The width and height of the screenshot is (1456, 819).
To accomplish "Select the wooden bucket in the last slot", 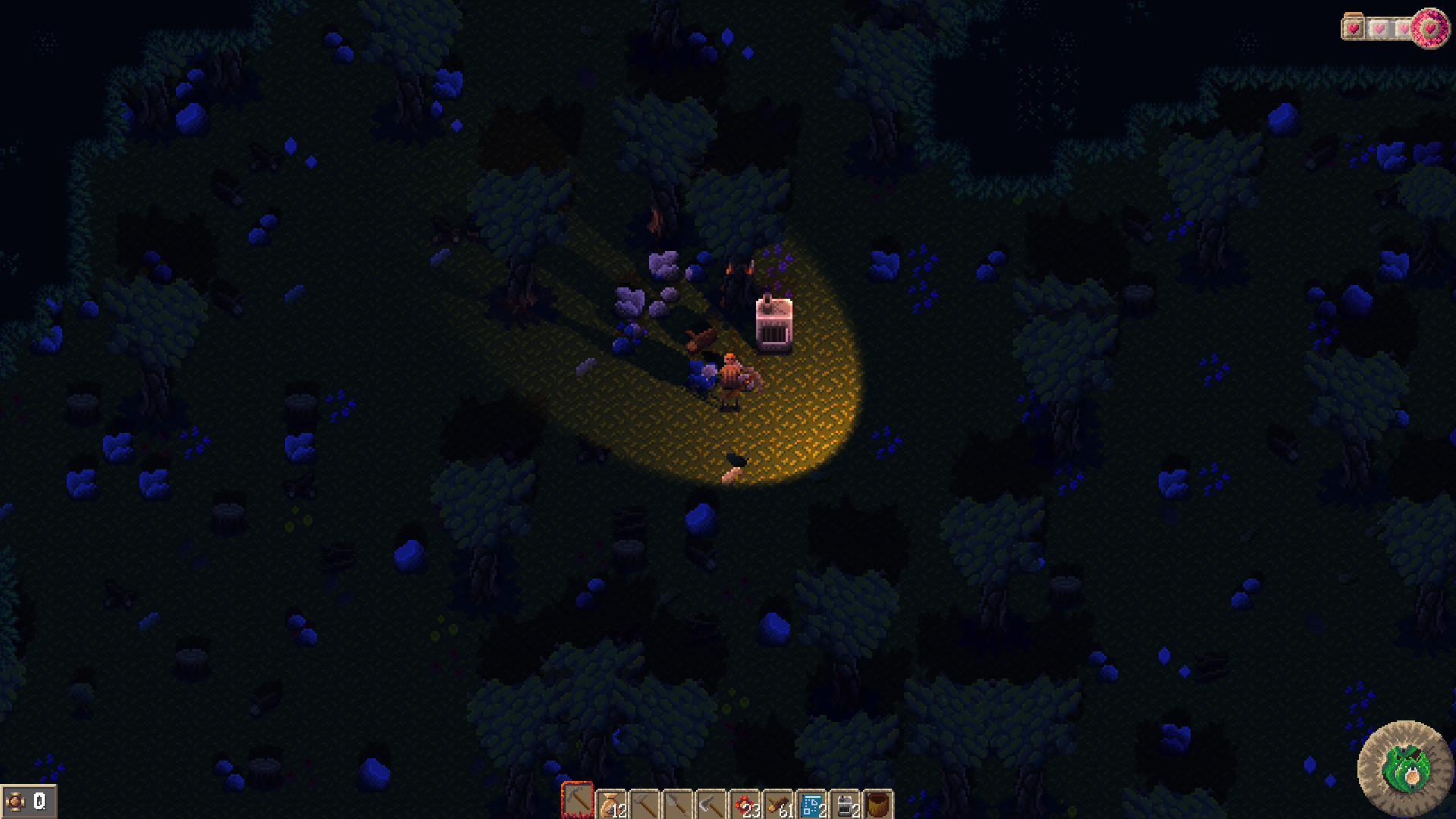I will [x=878, y=802].
